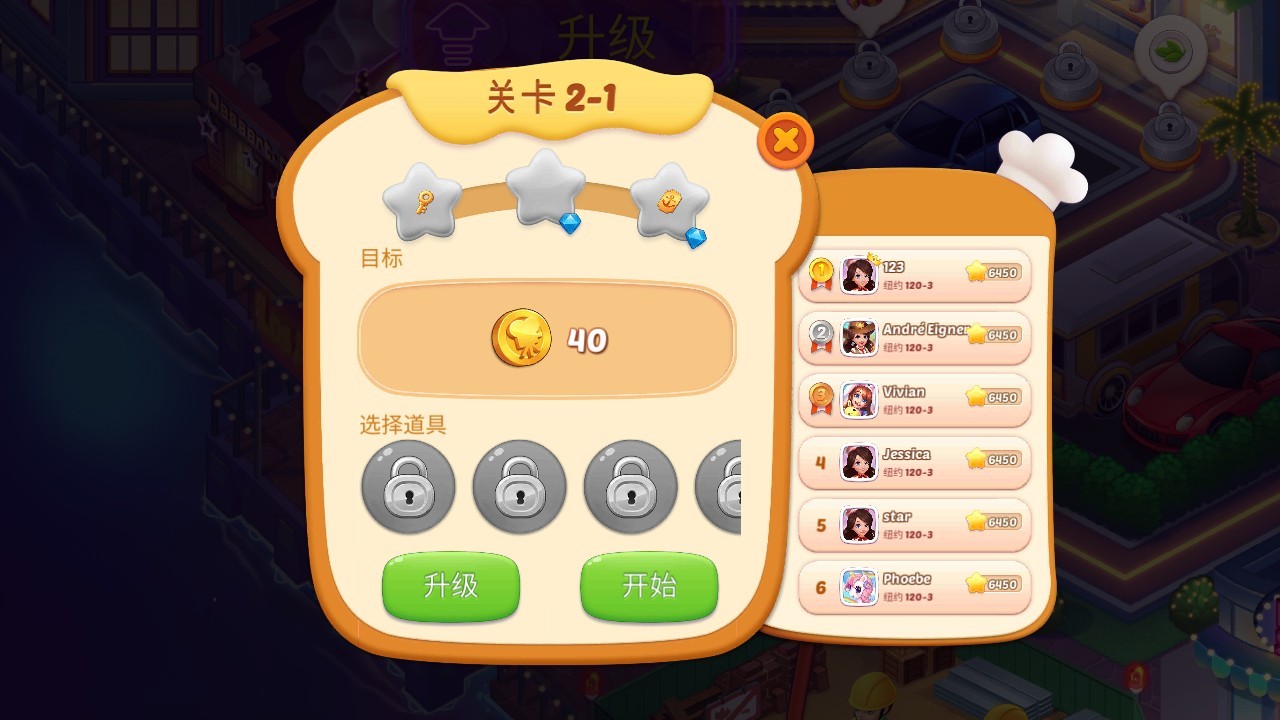Screen dimensions: 1280x720
Task: Select the middle star with the blue gem
Action: tap(545, 190)
